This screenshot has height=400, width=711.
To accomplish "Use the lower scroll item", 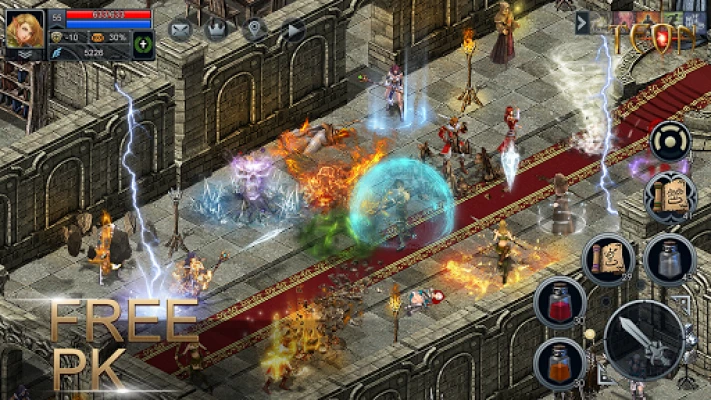I will (609, 258).
